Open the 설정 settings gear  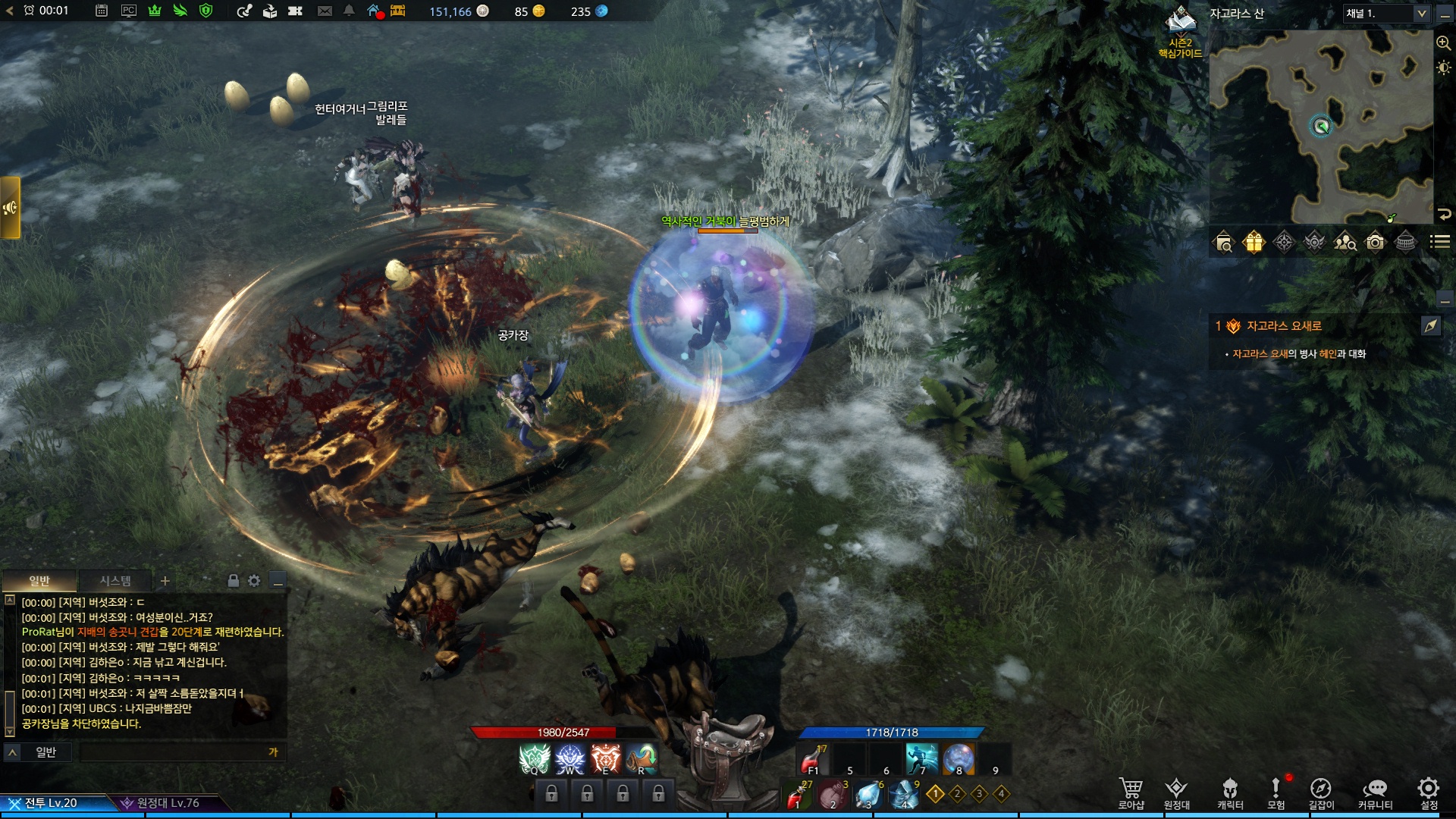click(1429, 792)
